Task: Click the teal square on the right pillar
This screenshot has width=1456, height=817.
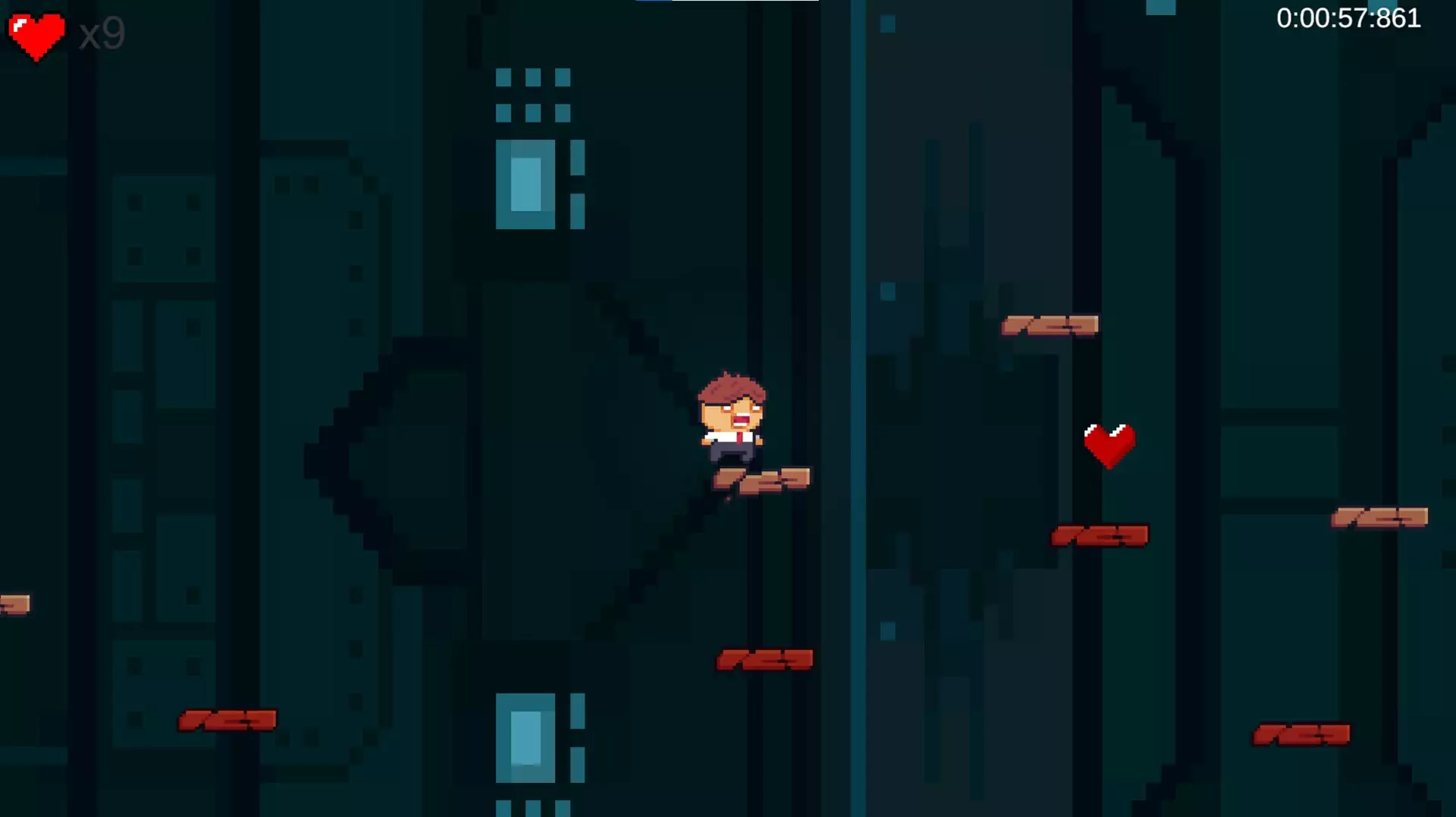Action: tap(890, 292)
